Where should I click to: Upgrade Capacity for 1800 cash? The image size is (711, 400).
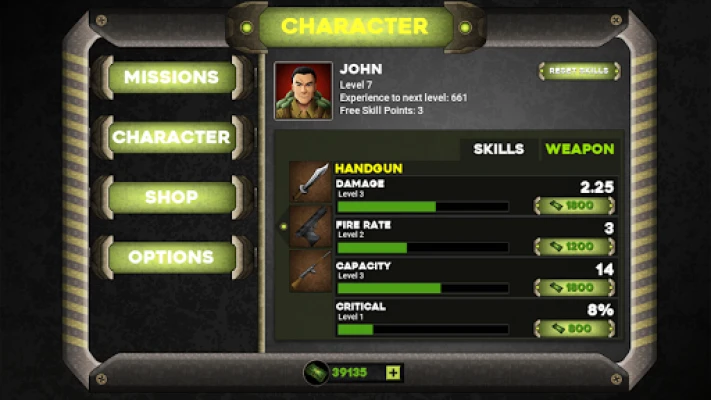[574, 288]
